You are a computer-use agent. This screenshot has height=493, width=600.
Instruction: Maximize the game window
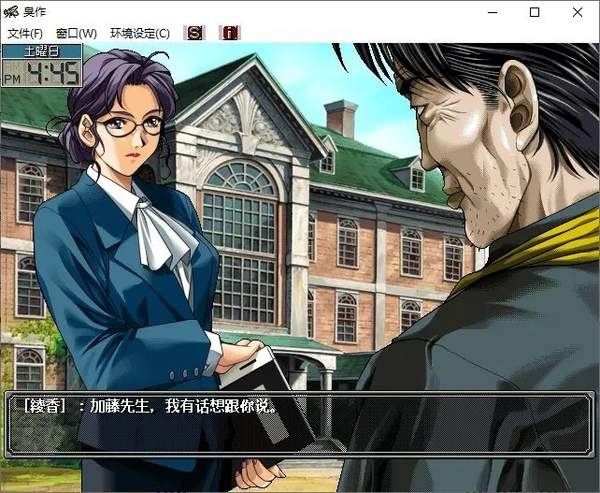tap(534, 12)
